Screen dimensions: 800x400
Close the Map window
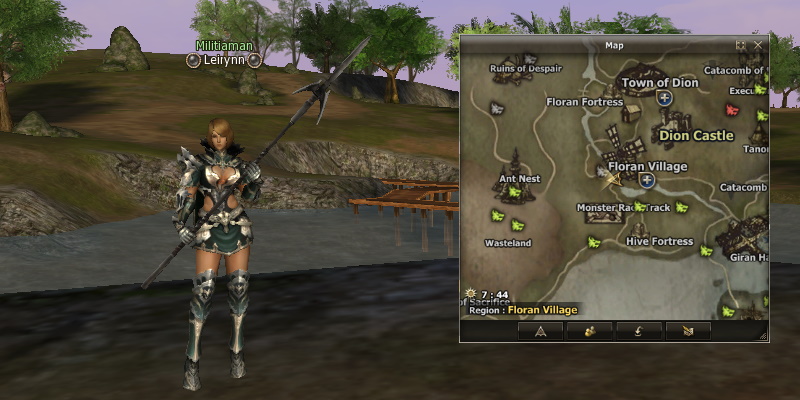point(758,45)
